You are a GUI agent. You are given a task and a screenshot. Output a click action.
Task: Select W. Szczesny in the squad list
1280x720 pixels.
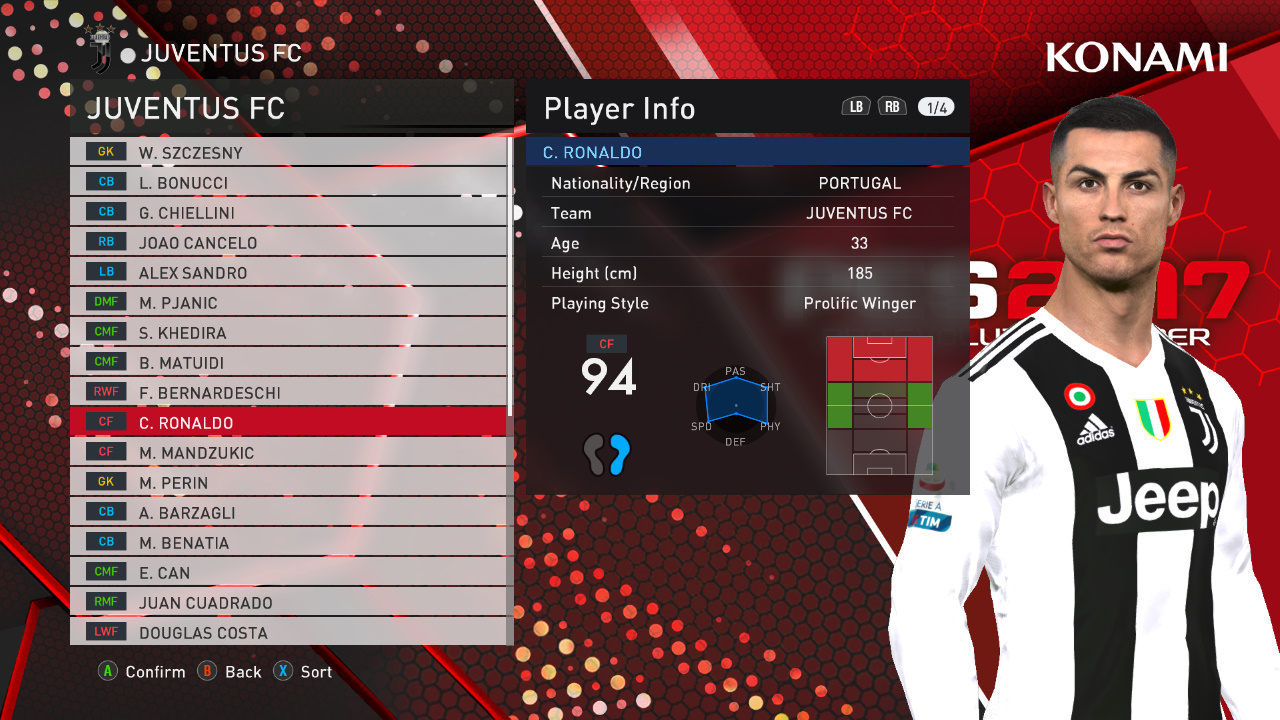(288, 152)
